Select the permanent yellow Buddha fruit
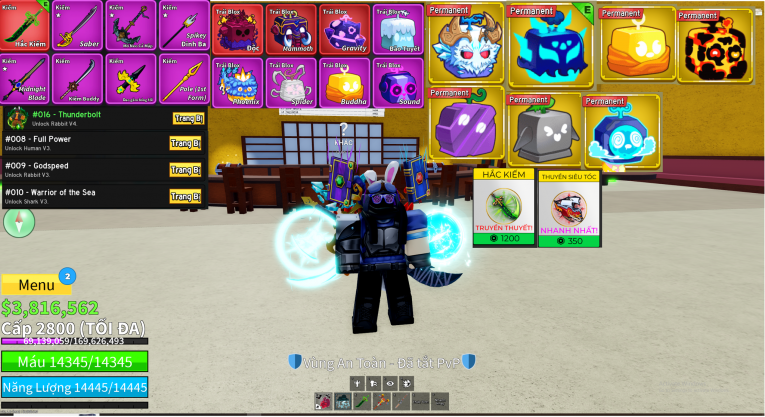765x417 pixels. (637, 46)
